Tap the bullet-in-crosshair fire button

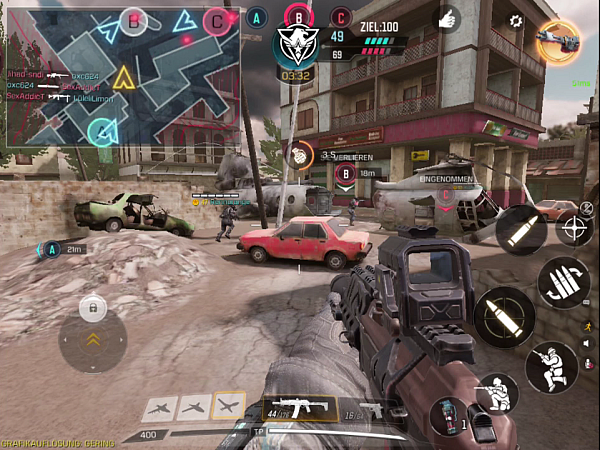click(504, 318)
